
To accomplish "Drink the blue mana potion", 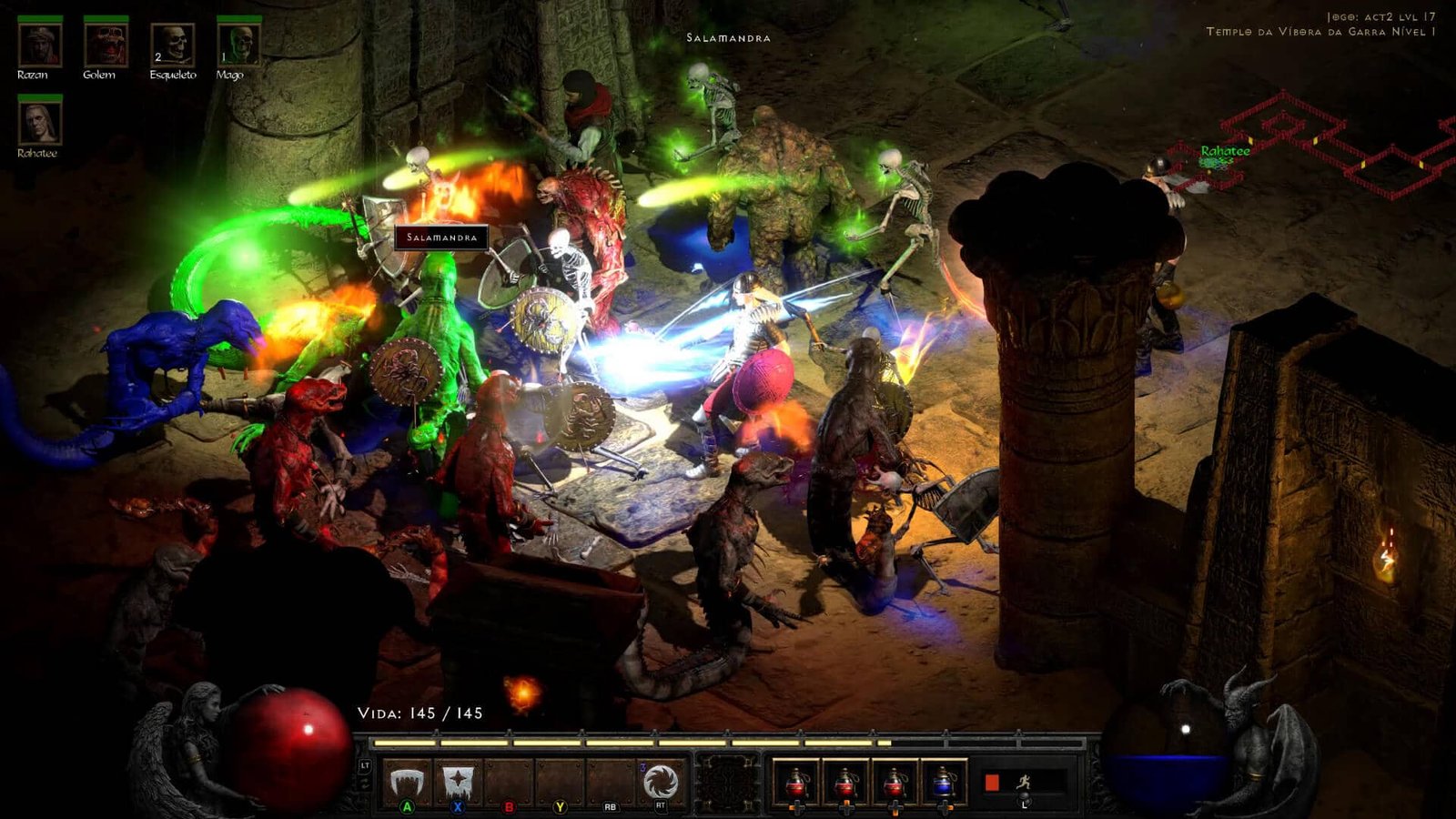I will click(x=944, y=782).
